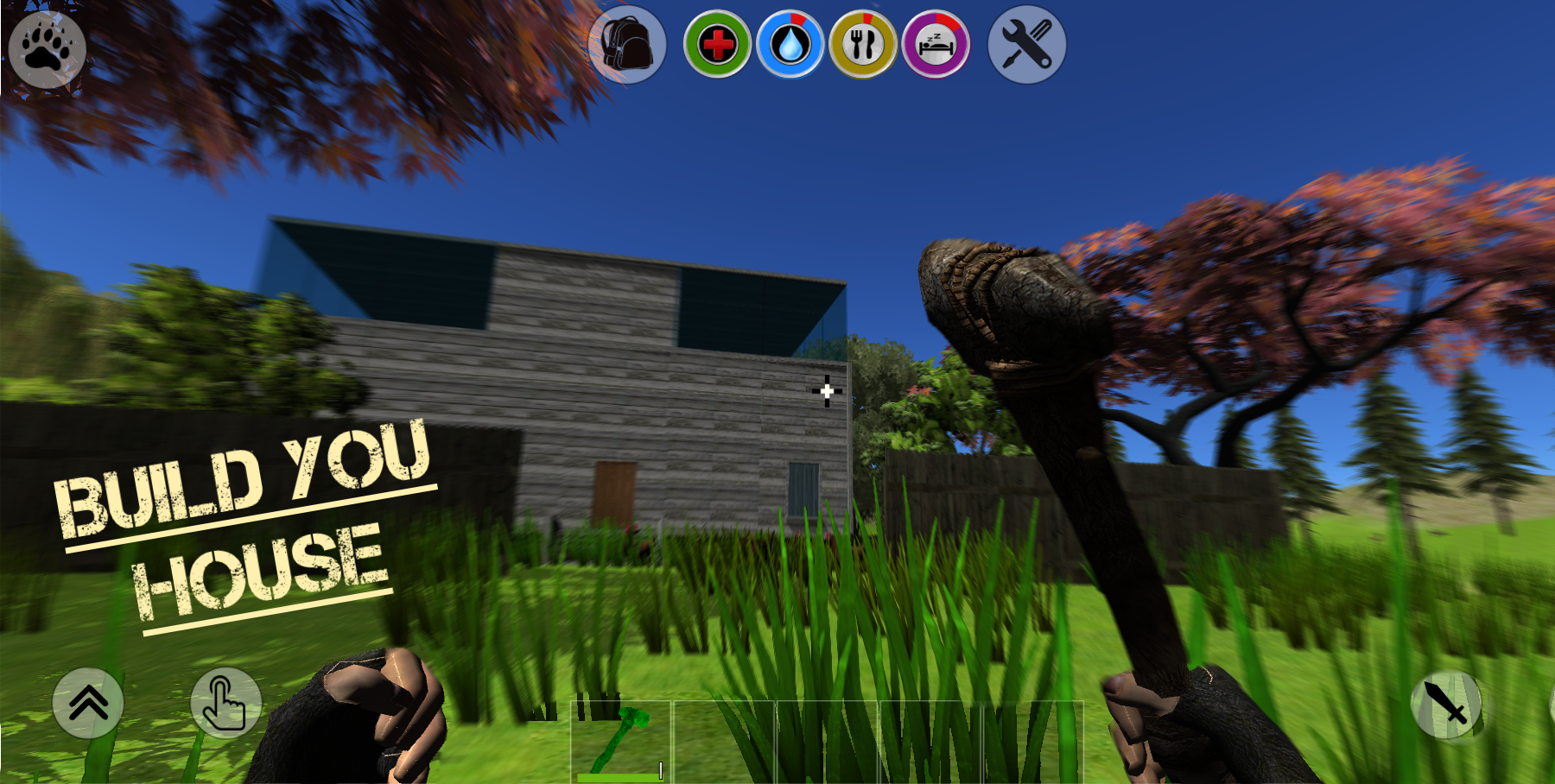This screenshot has height=784, width=1555.
Task: Select the sword attack button
Action: click(1448, 706)
